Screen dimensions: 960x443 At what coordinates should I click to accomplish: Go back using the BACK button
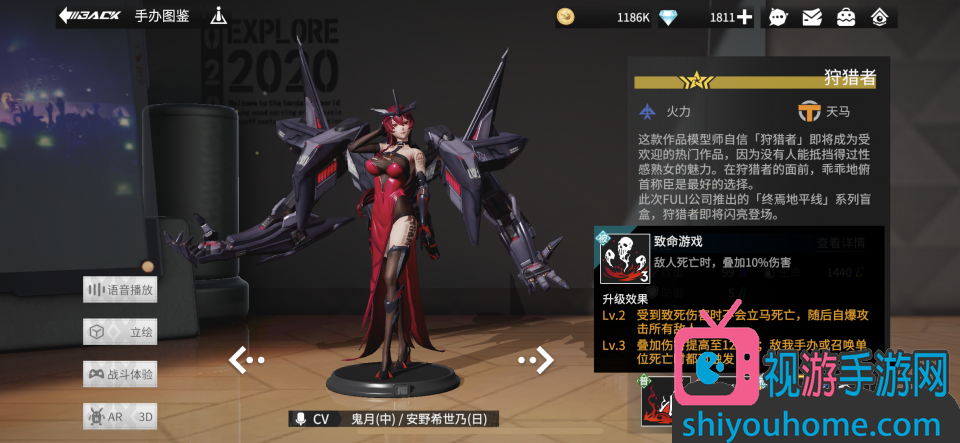(90, 16)
